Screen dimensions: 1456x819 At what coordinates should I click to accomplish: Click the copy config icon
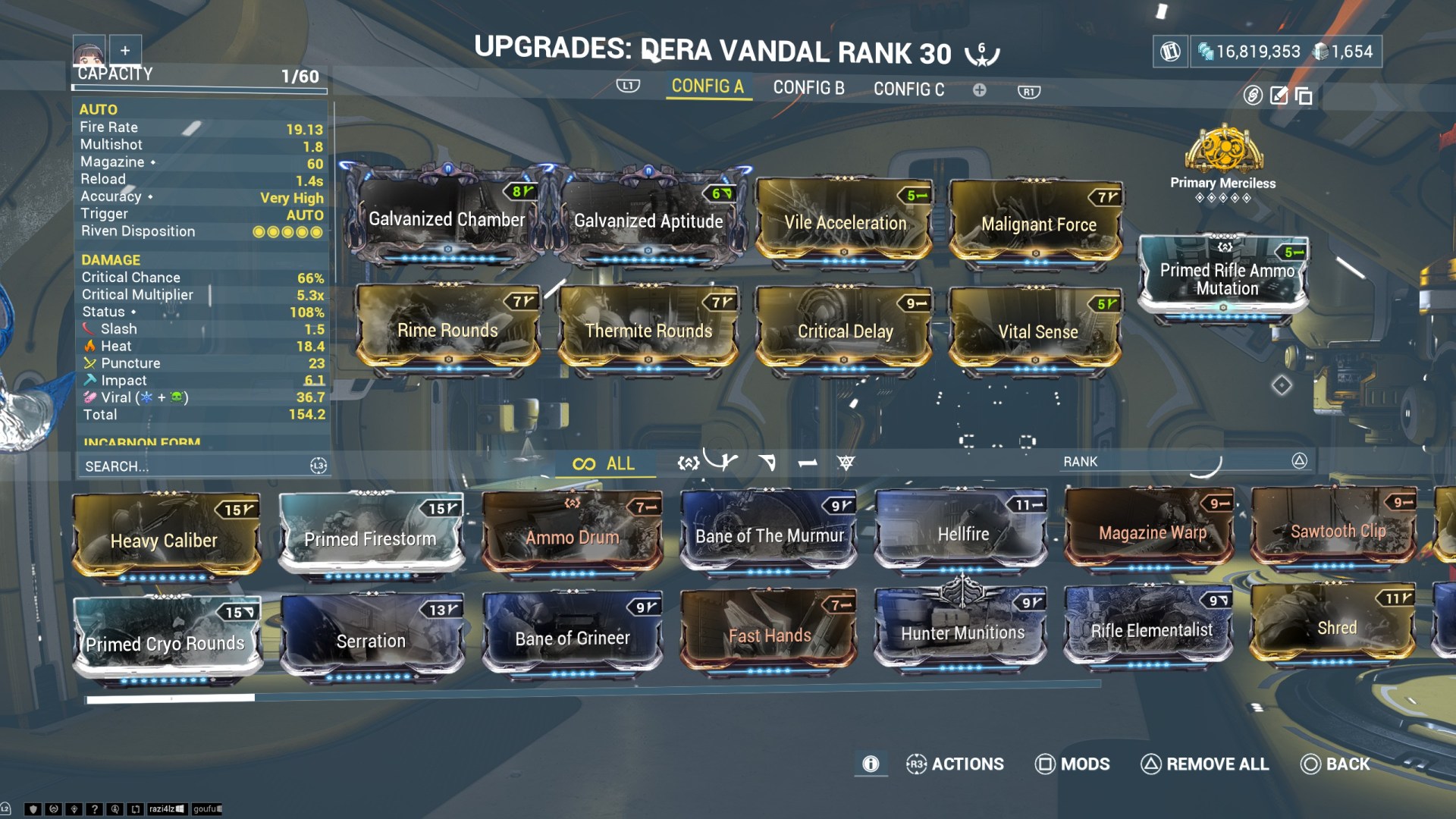coord(1304,96)
